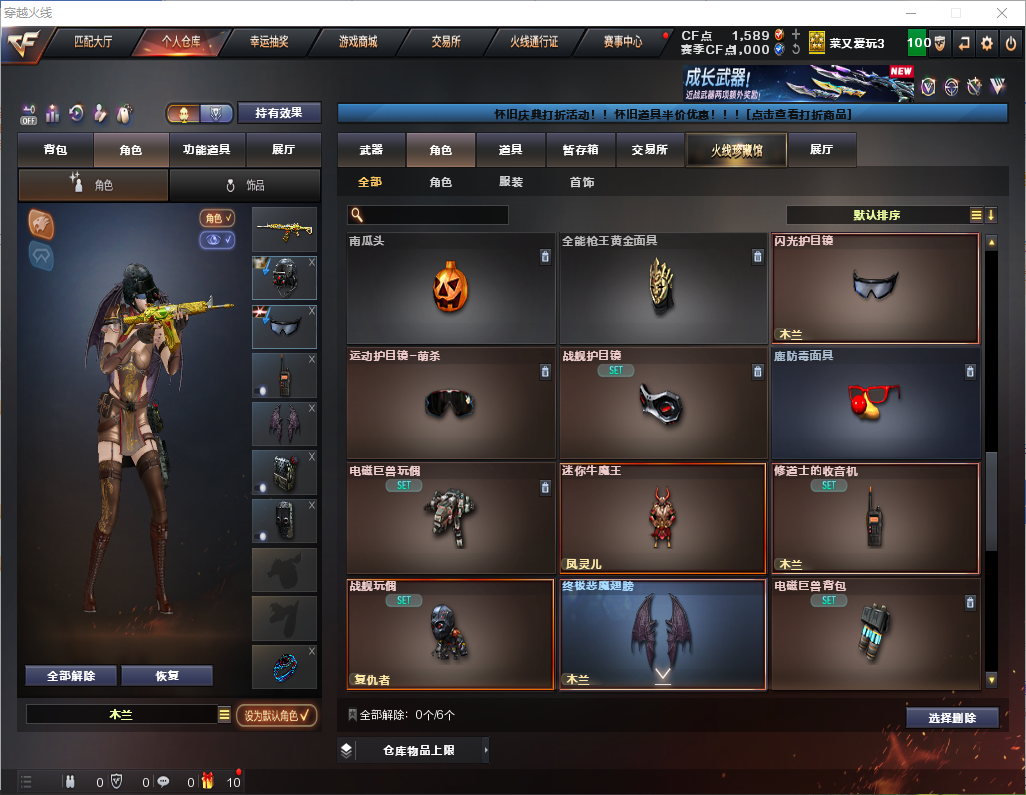Click the 选择删除 button

point(952,718)
